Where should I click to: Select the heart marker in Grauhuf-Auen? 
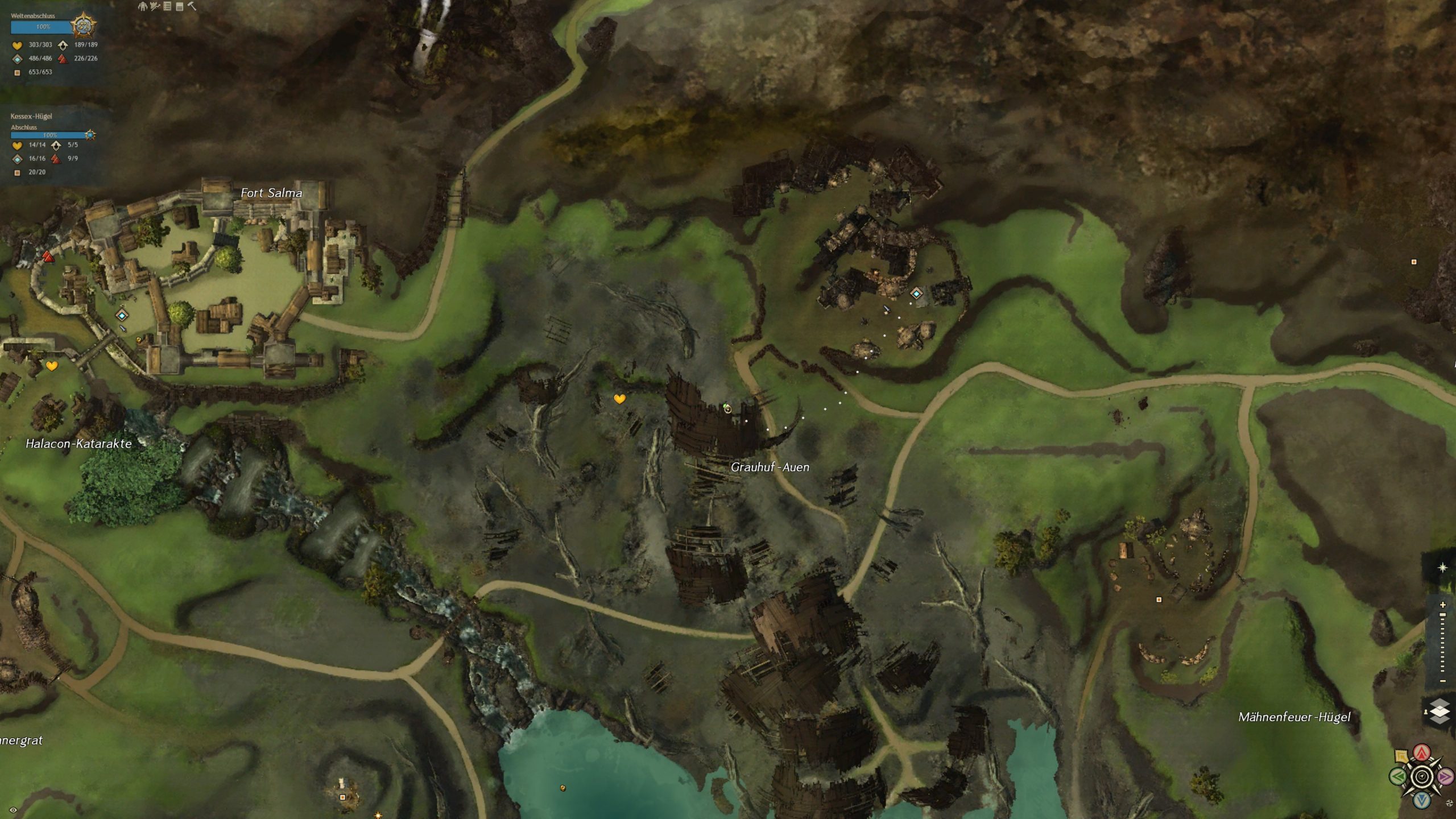(619, 399)
